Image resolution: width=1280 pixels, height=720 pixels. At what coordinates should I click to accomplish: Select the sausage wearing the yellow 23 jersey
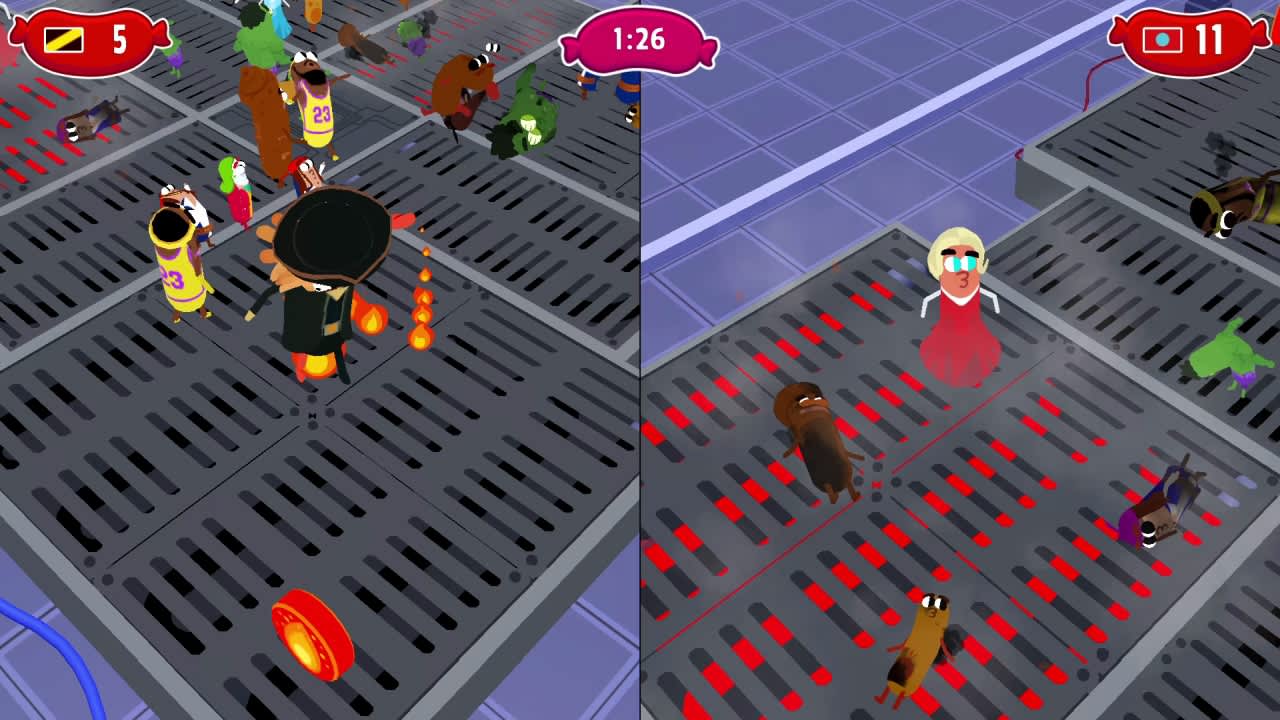pyautogui.click(x=180, y=270)
